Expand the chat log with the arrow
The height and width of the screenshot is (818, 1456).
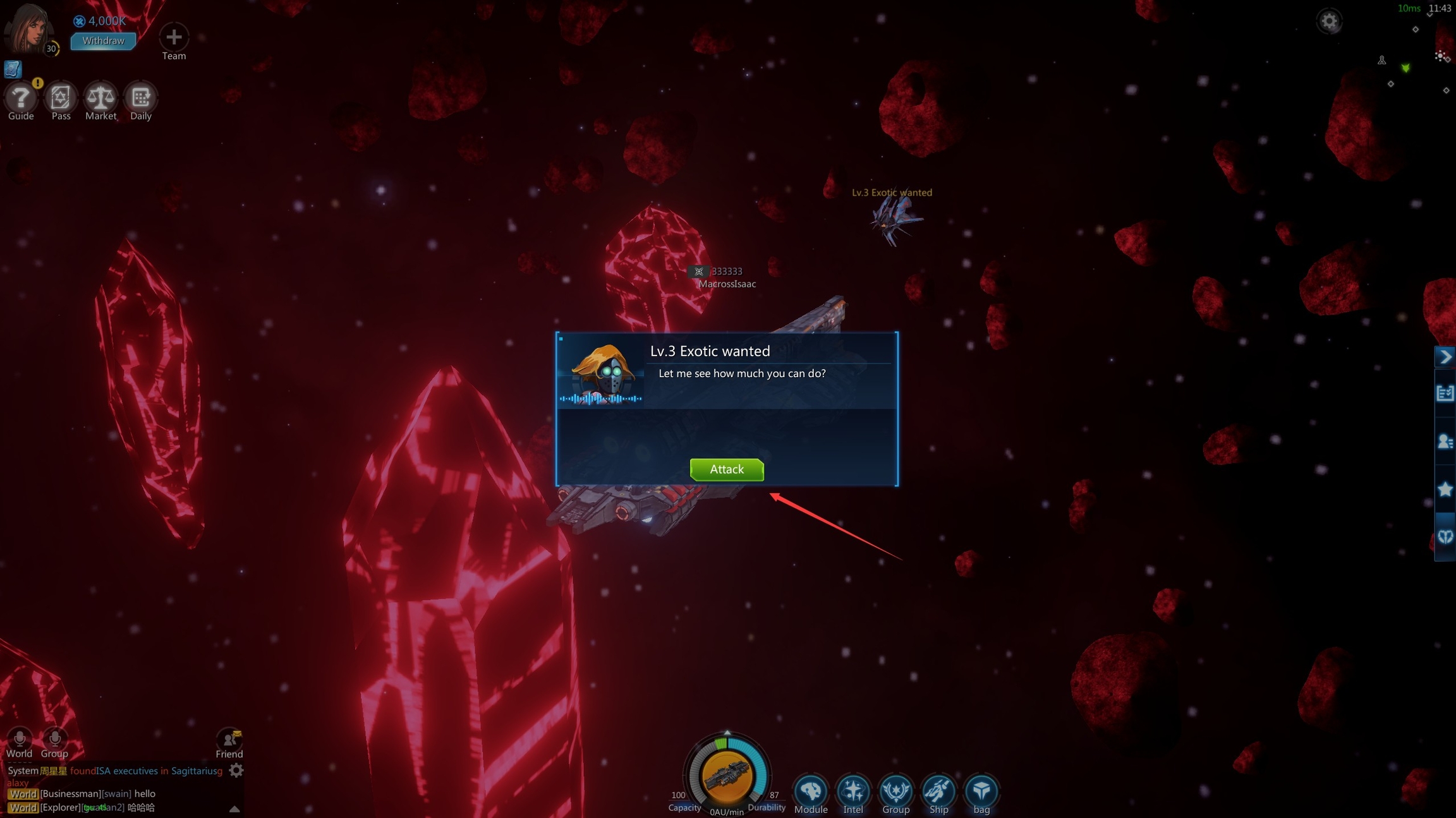click(234, 809)
